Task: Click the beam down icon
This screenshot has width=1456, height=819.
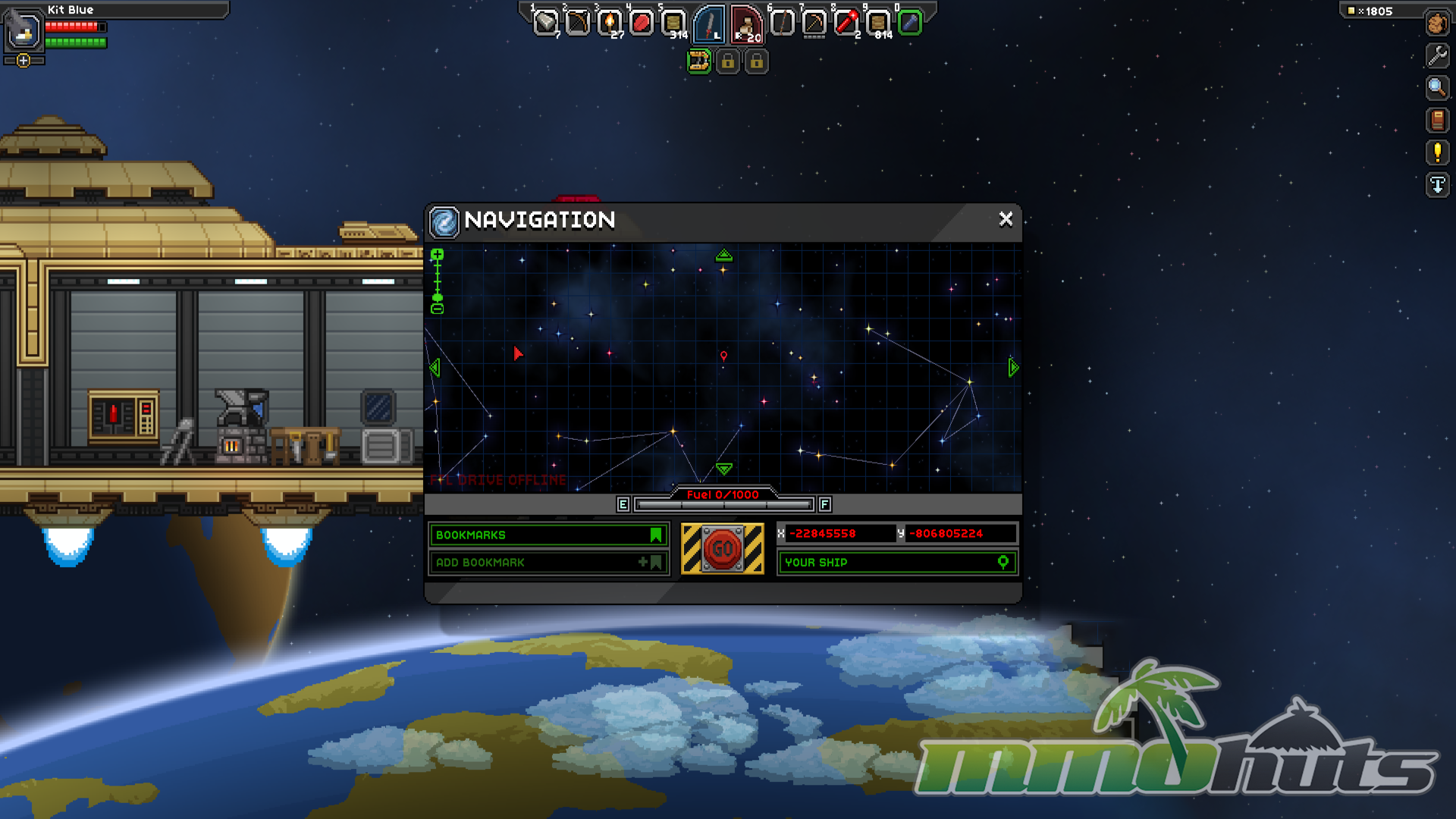Action: click(x=1437, y=185)
